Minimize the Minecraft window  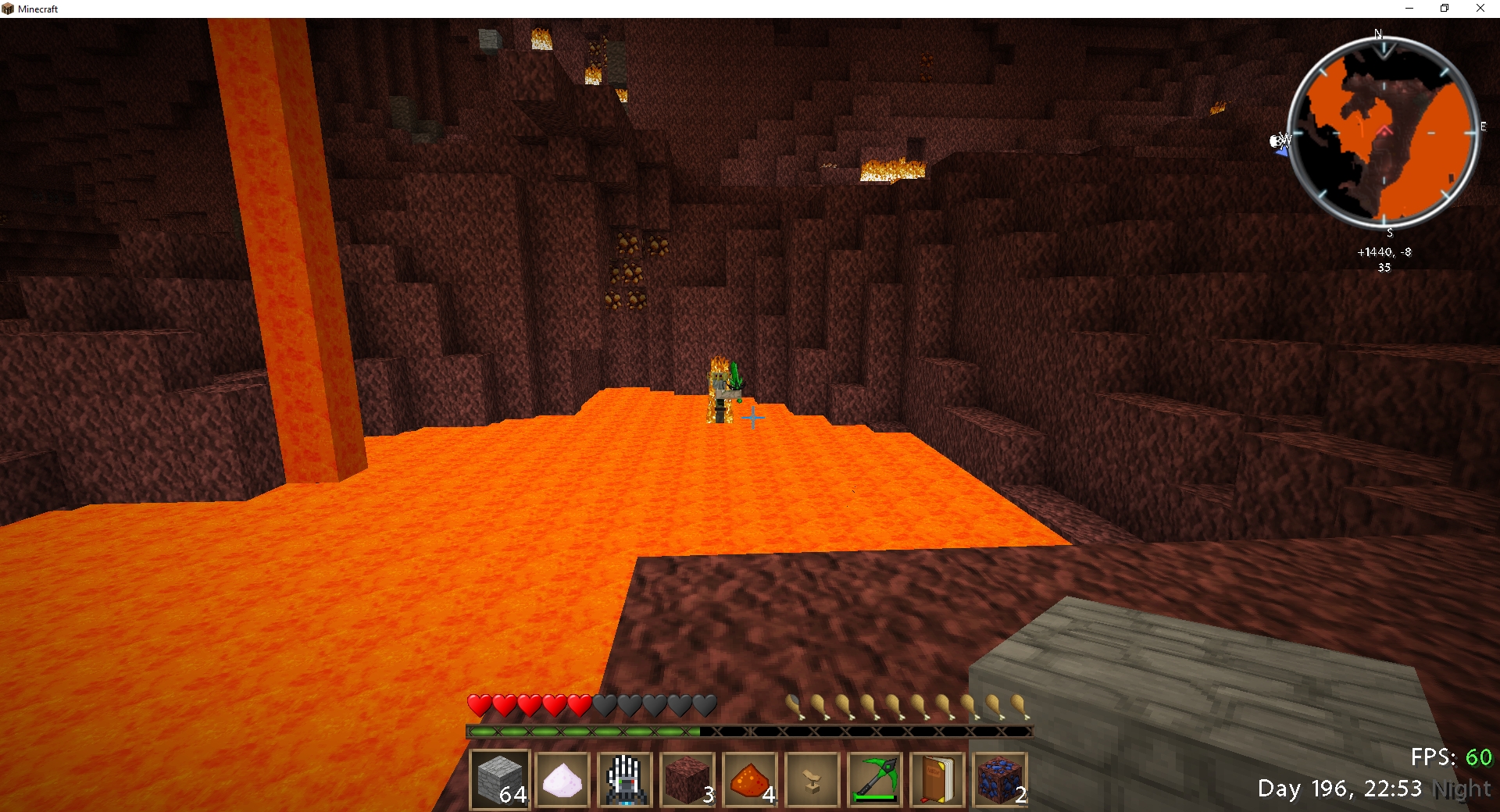click(x=1409, y=9)
